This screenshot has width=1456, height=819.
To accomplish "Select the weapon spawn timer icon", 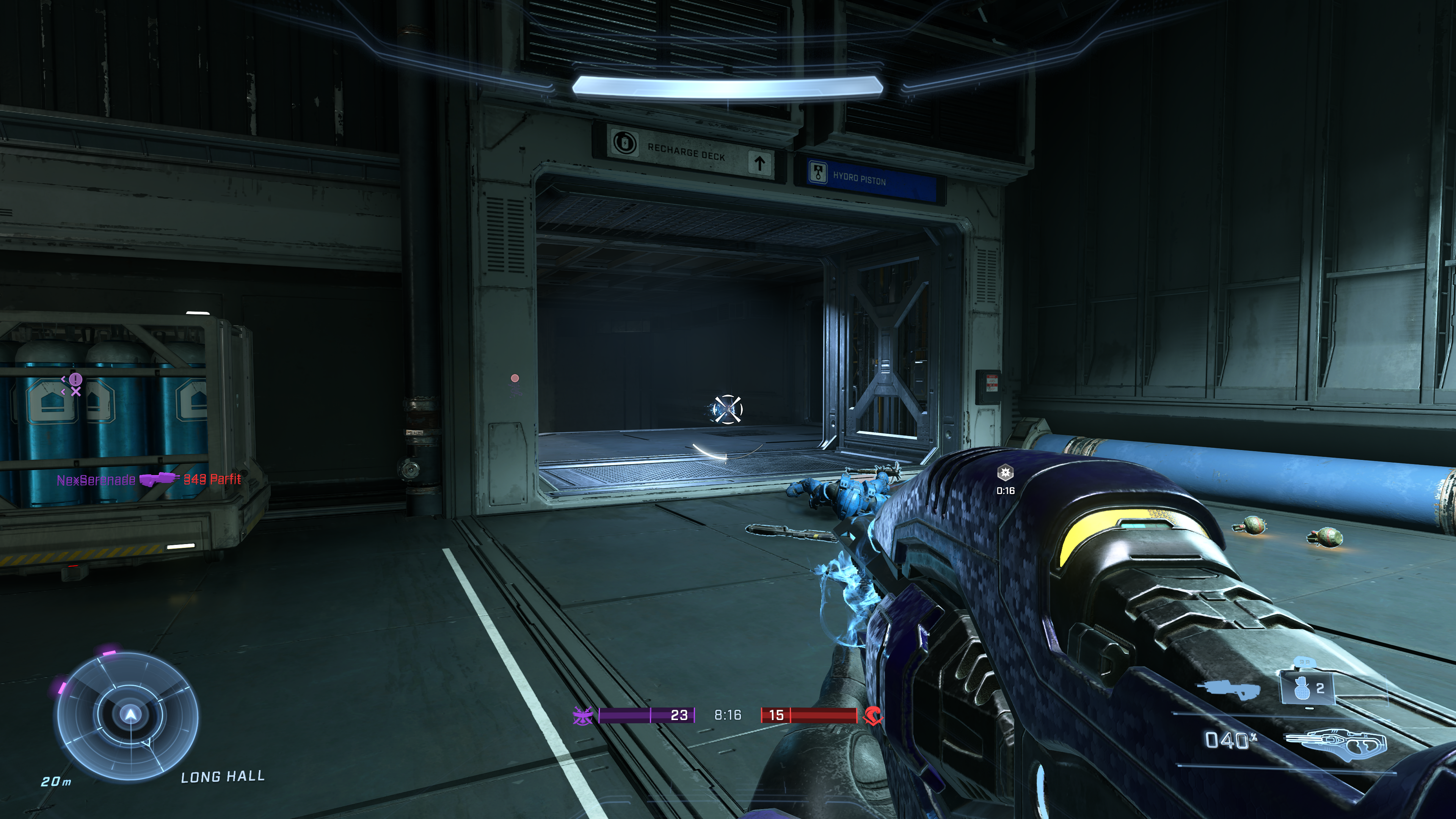I will 1005,472.
